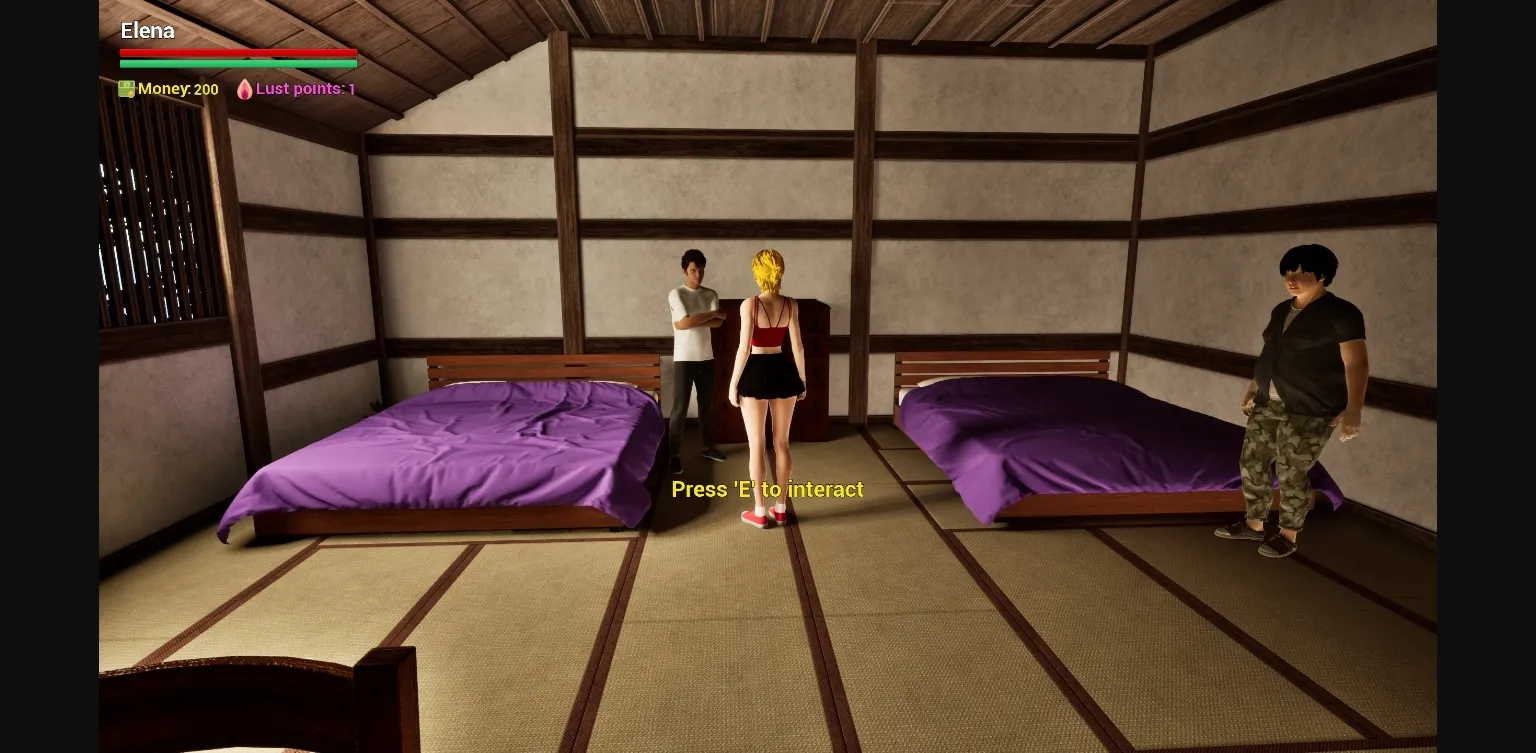This screenshot has height=753, width=1536.
Task: Click the Money: 200 counter
Action: click(x=180, y=89)
